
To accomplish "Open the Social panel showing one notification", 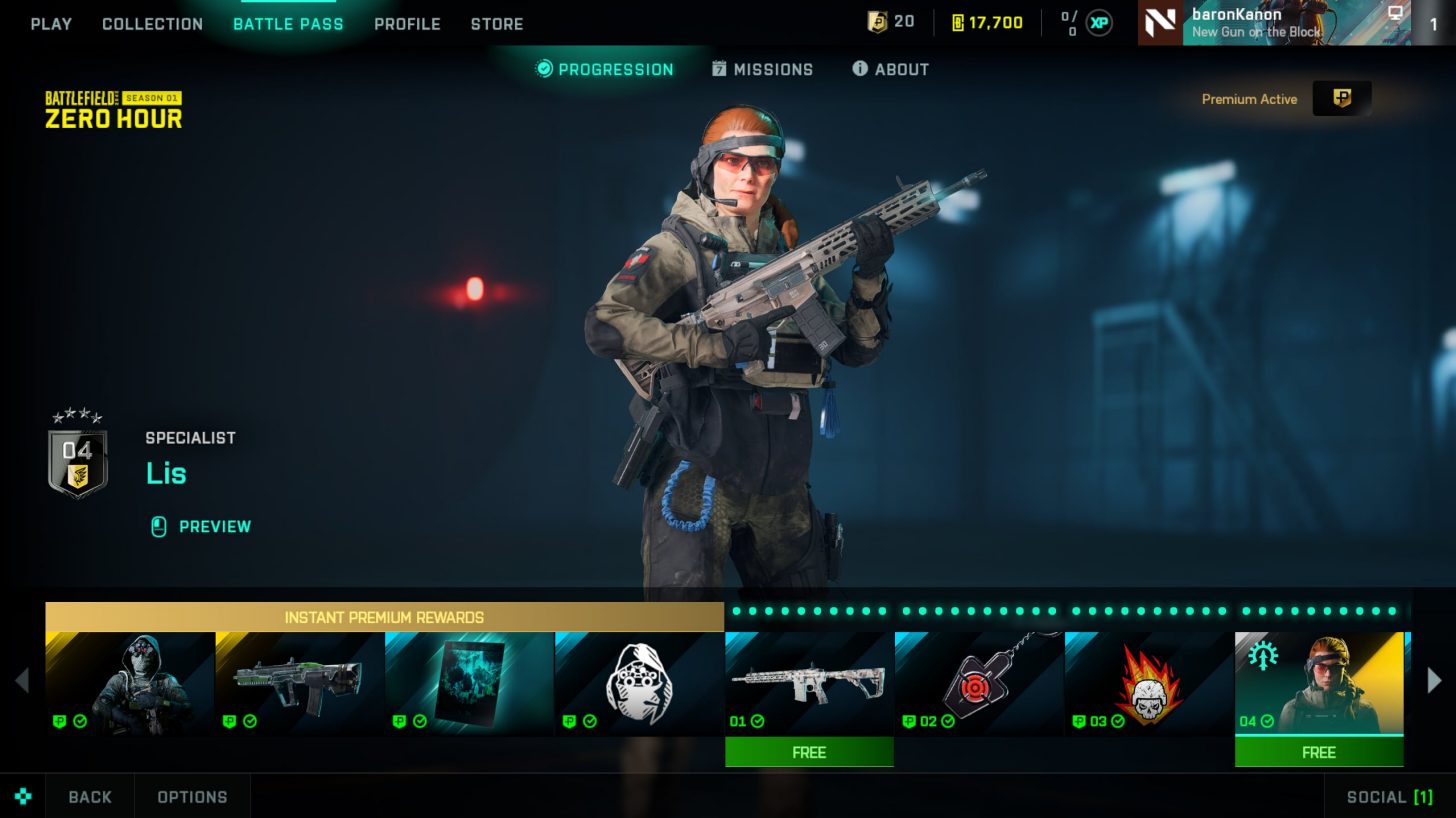I will [x=1391, y=797].
